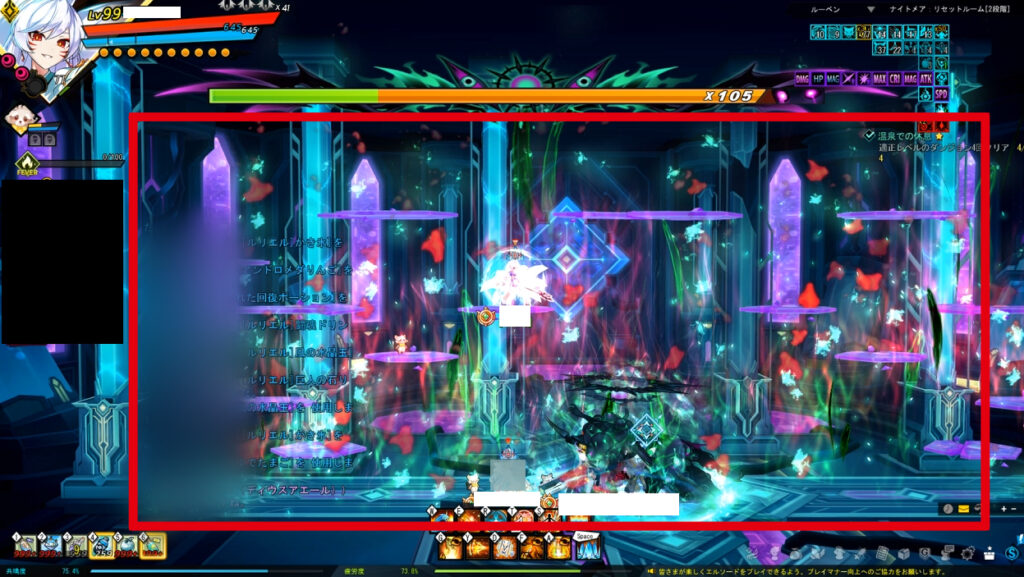Open the guild G menu icon
The height and width of the screenshot is (577, 1024).
[x=925, y=553]
